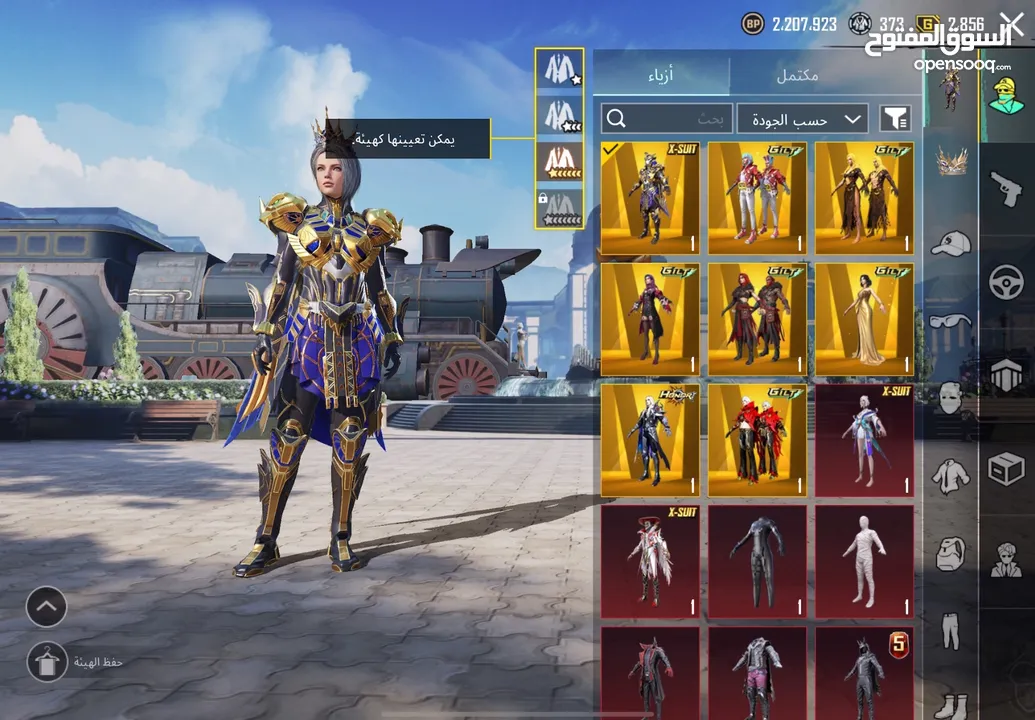Switch to the مكتمل tab

coord(797,76)
